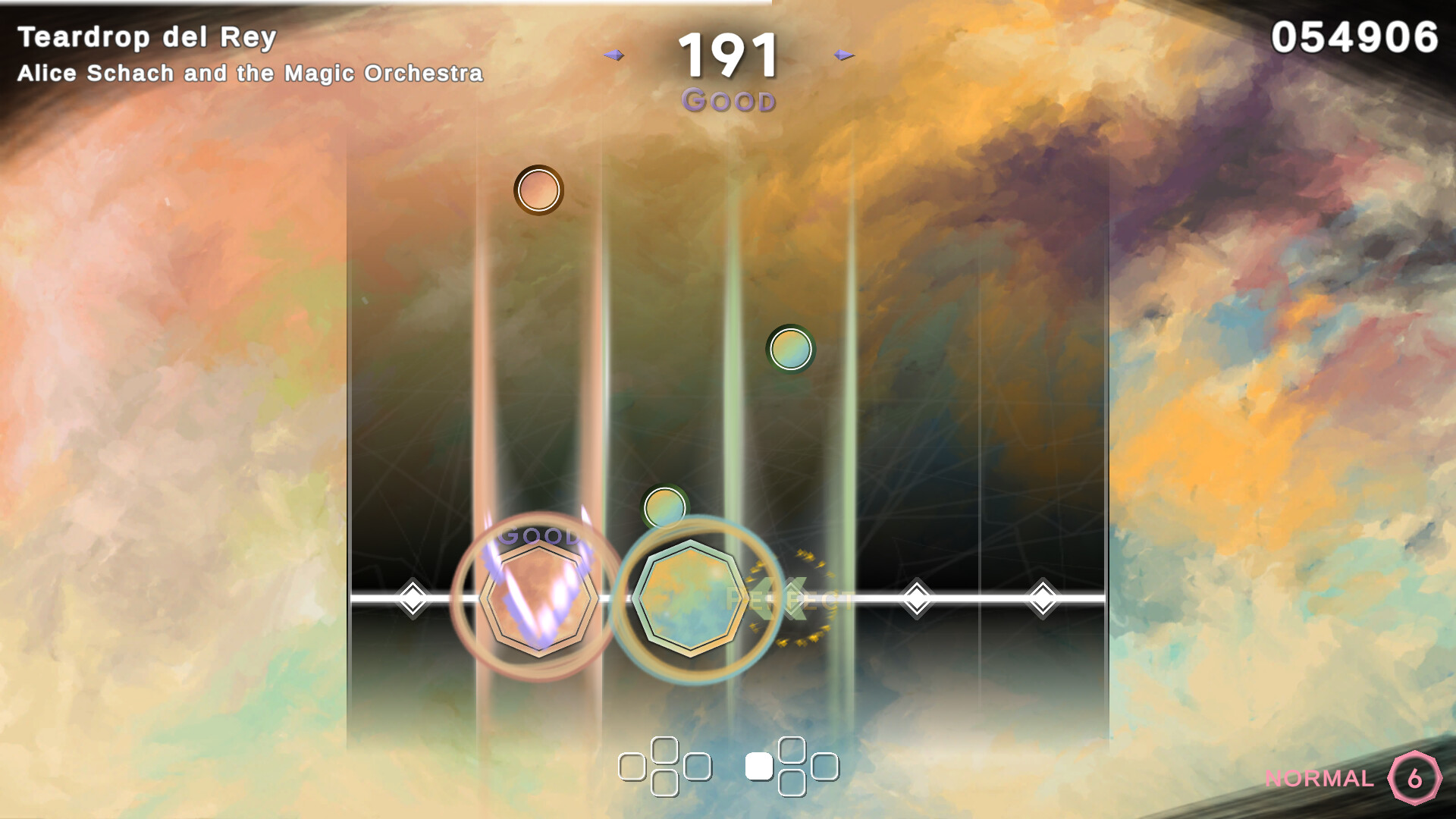This screenshot has width=1456, height=819.
Task: Click the right purple arrow beside the combo
Action: [842, 55]
